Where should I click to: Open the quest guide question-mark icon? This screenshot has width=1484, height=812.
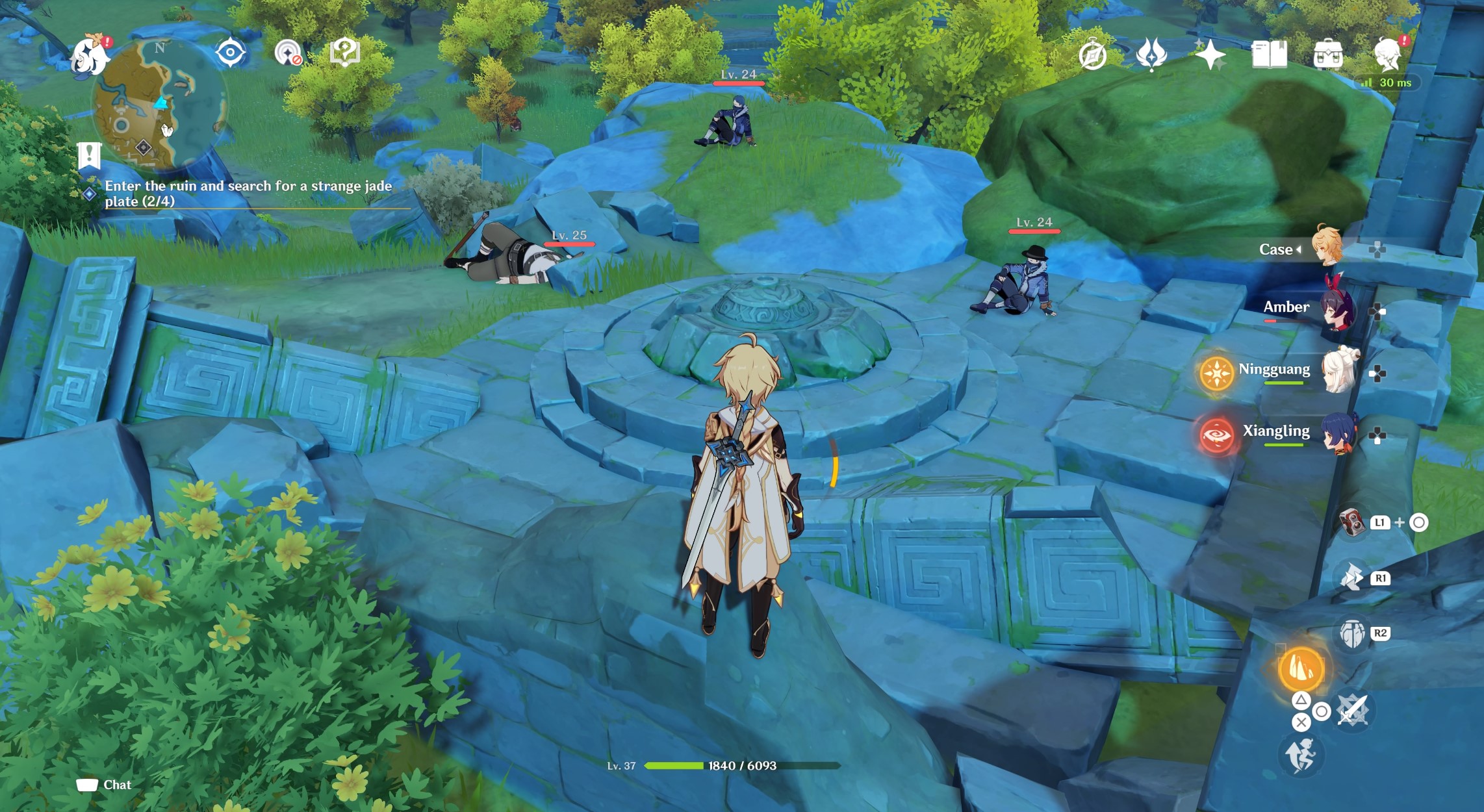pos(344,52)
